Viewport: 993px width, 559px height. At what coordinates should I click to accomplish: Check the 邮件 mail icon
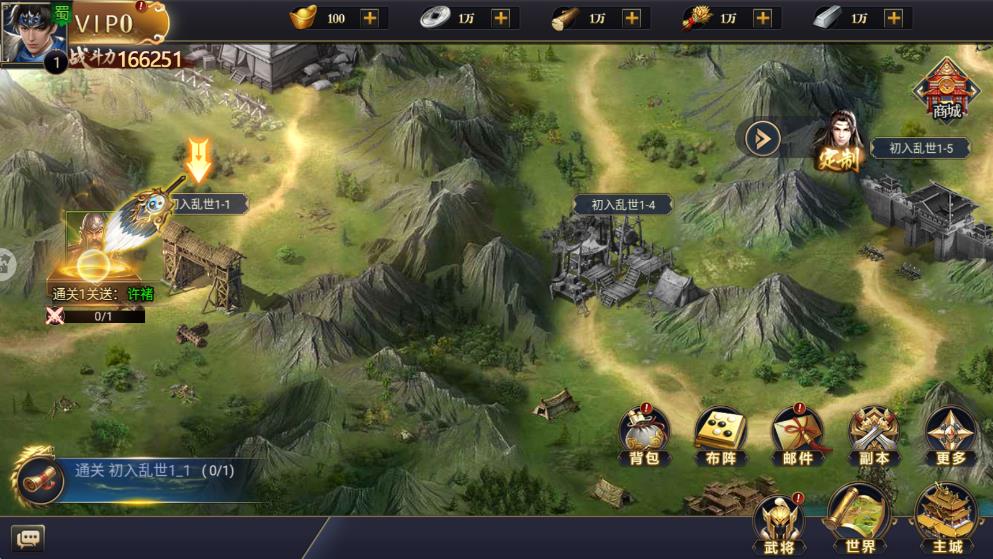797,436
